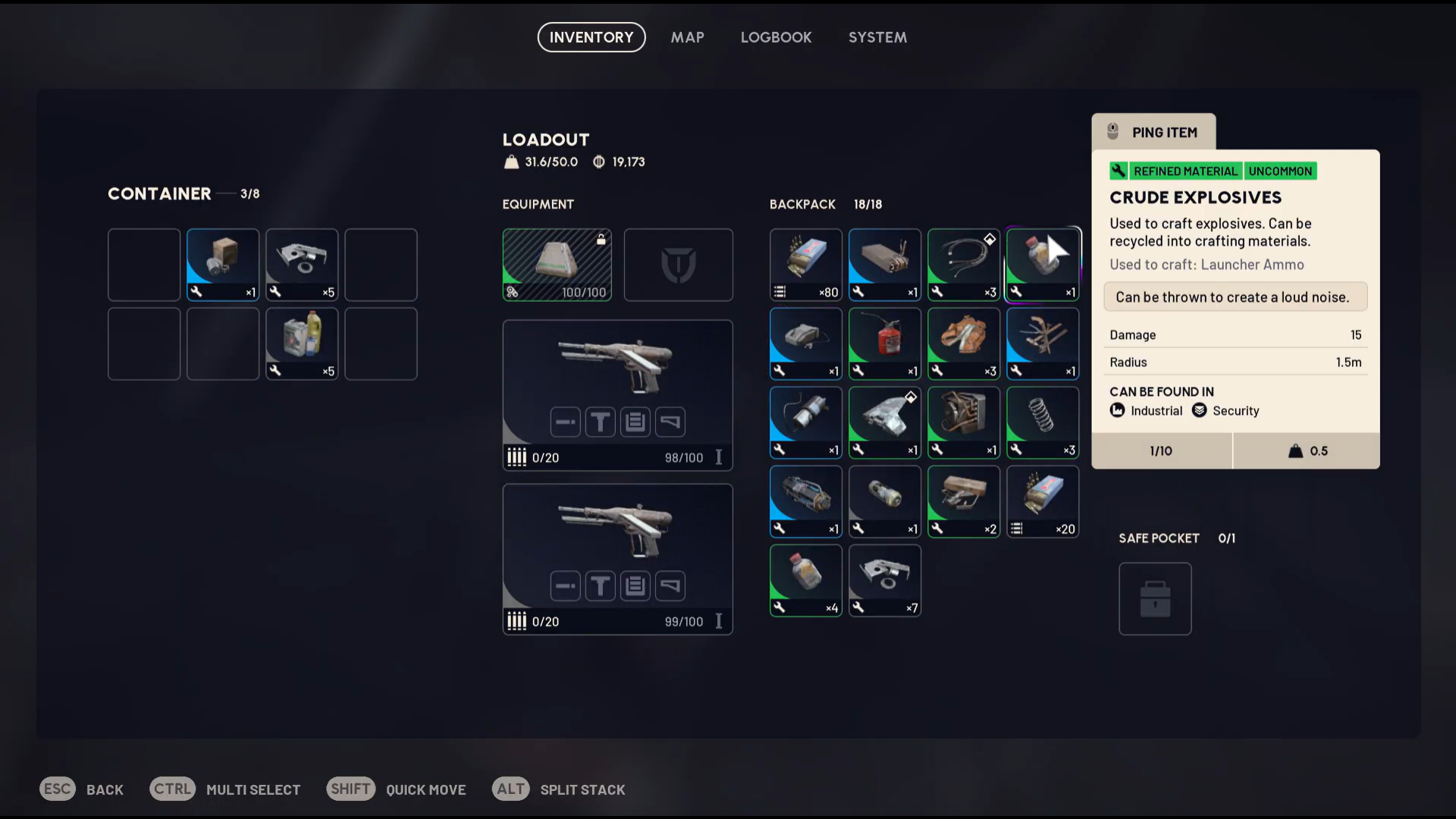
Task: Switch to the MAP tab
Action: [687, 37]
